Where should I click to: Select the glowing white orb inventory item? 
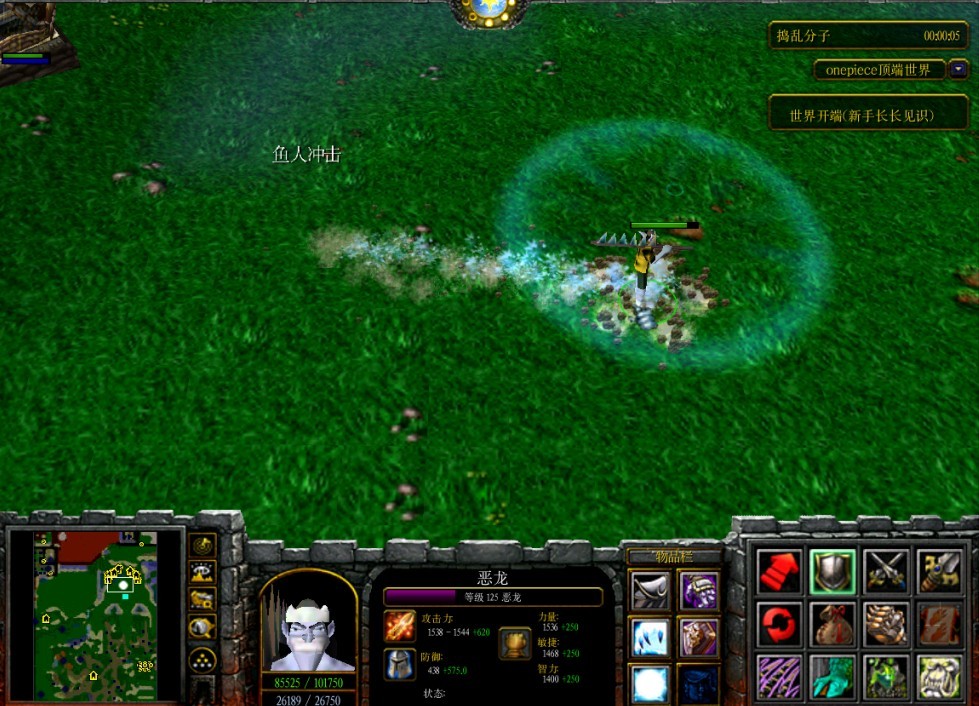650,683
